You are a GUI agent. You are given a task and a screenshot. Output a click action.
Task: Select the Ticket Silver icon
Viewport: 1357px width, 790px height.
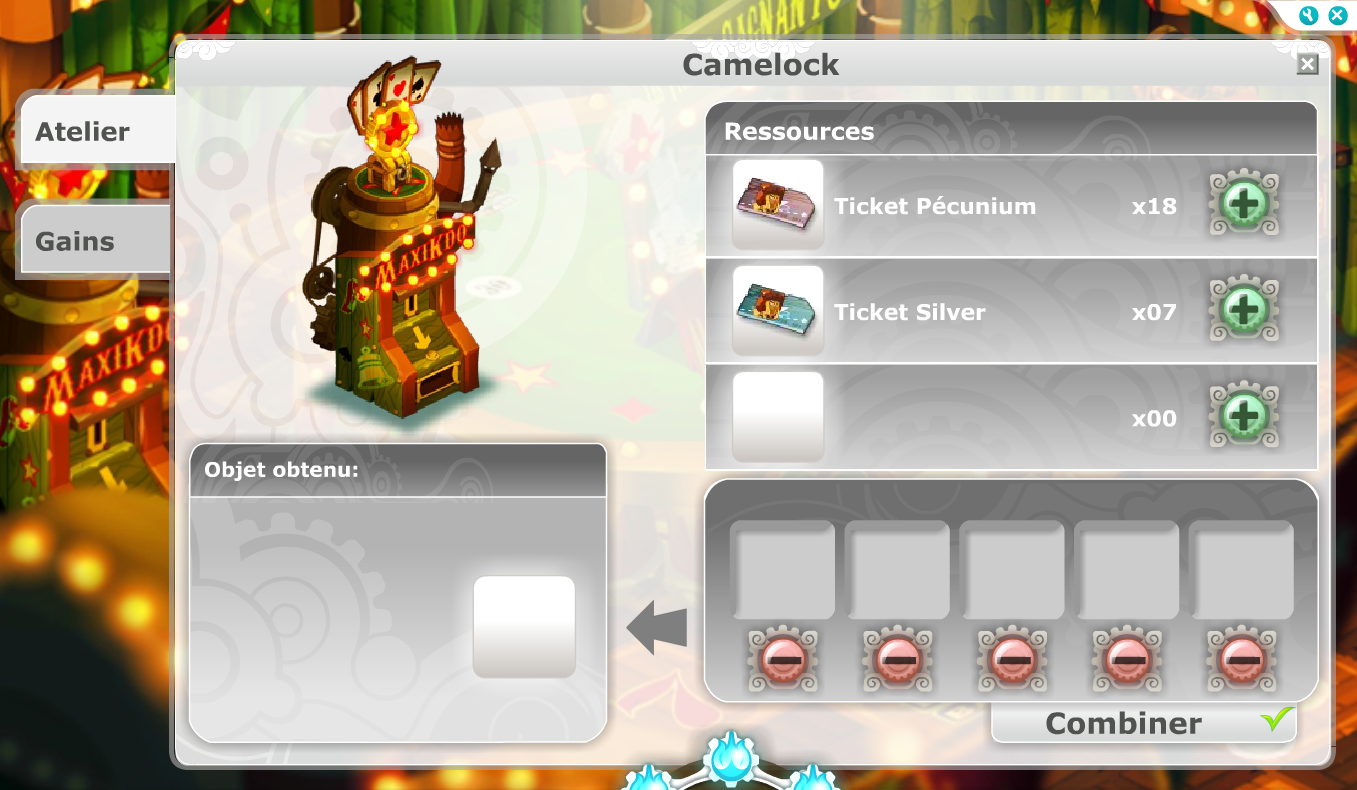(778, 311)
